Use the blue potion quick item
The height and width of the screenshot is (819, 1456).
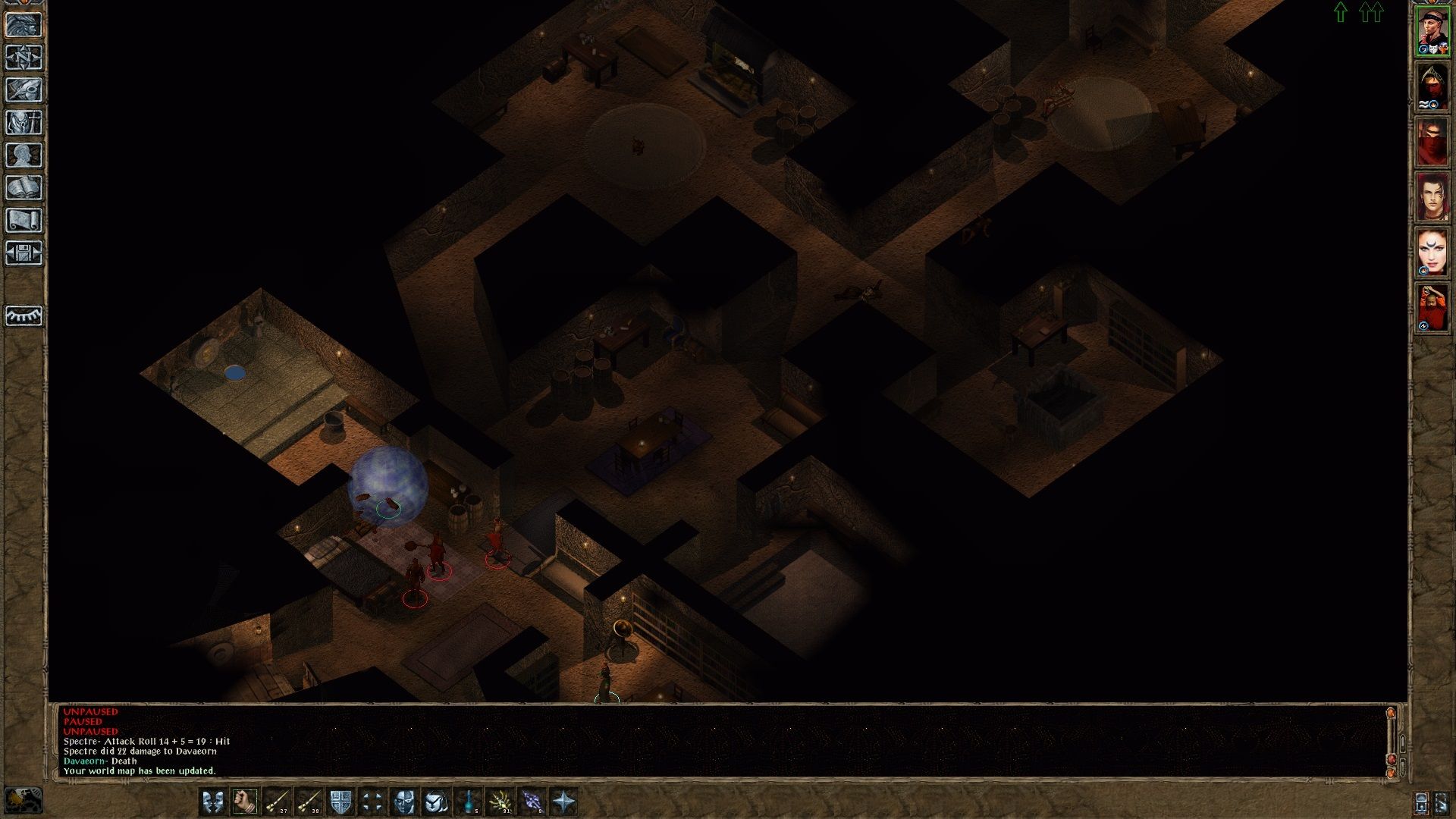pyautogui.click(x=469, y=801)
